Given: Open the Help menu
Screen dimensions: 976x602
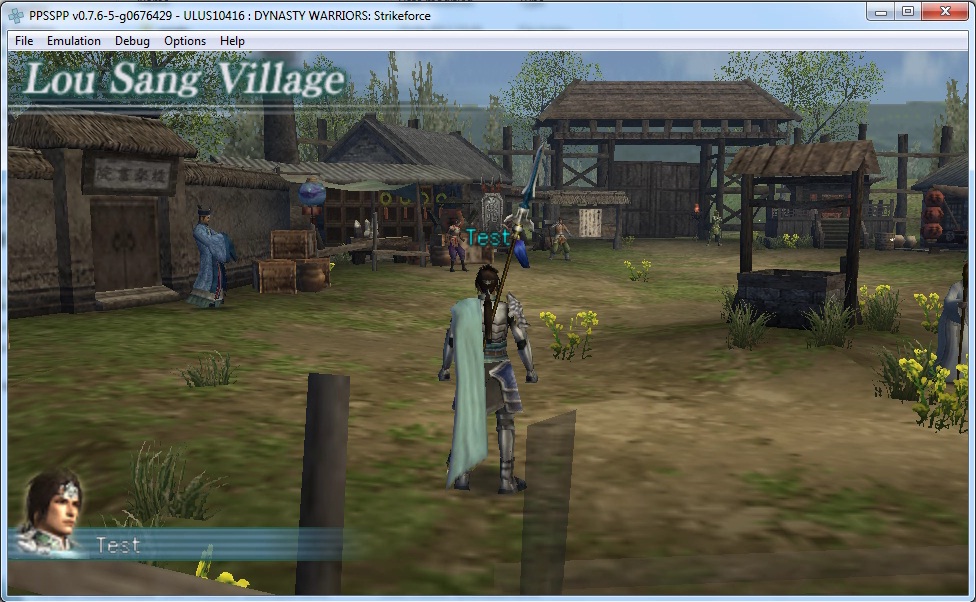Looking at the screenshot, I should [x=232, y=41].
